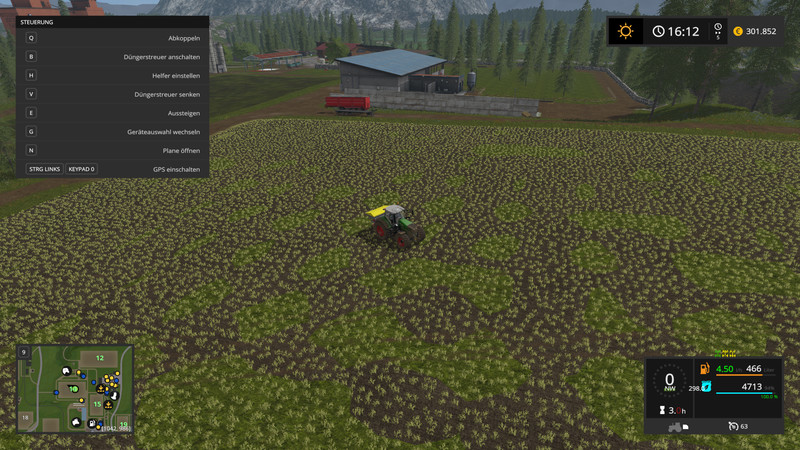Click the sun weather forecast icon

pyautogui.click(x=626, y=31)
